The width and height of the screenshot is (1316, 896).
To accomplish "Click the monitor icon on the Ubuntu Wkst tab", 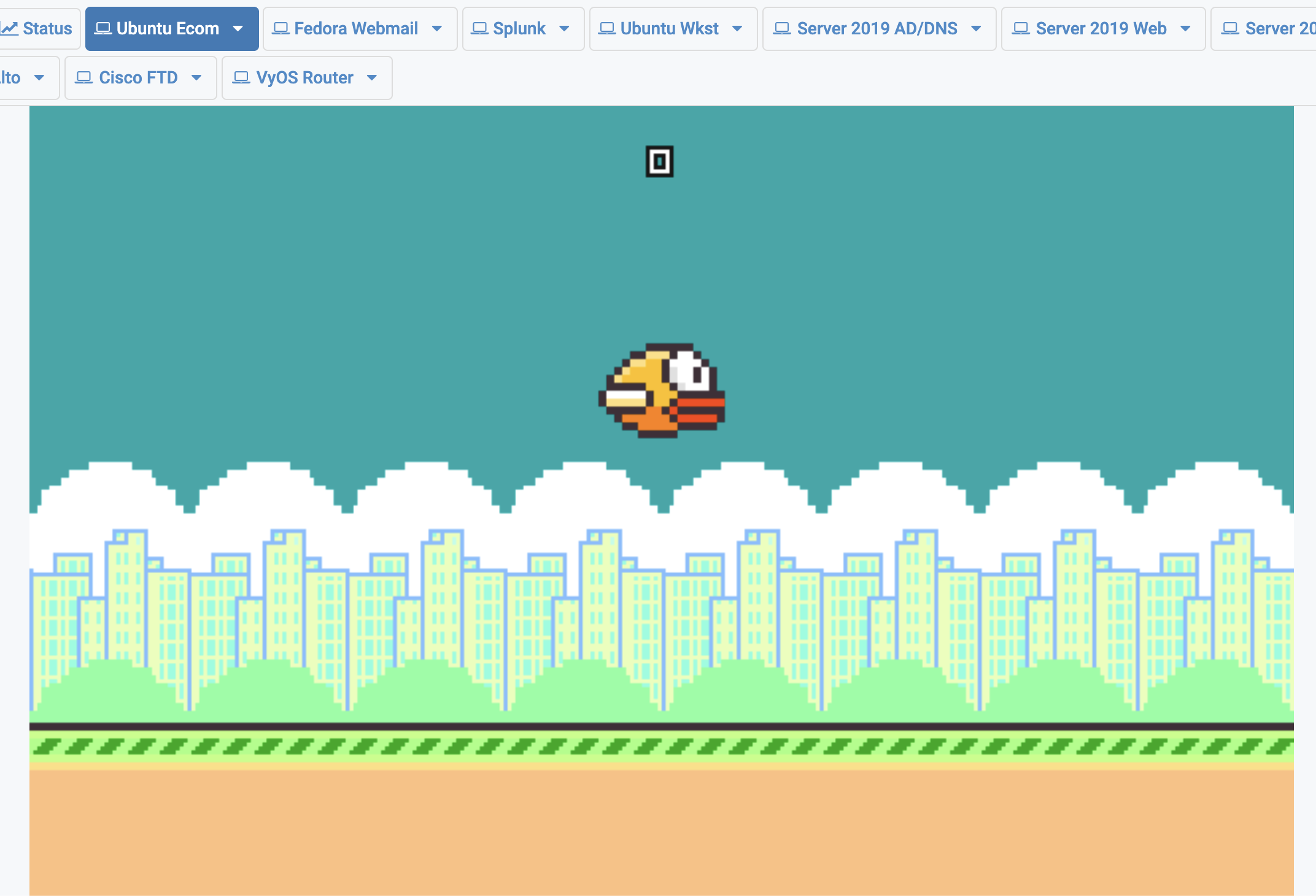I will pos(606,28).
